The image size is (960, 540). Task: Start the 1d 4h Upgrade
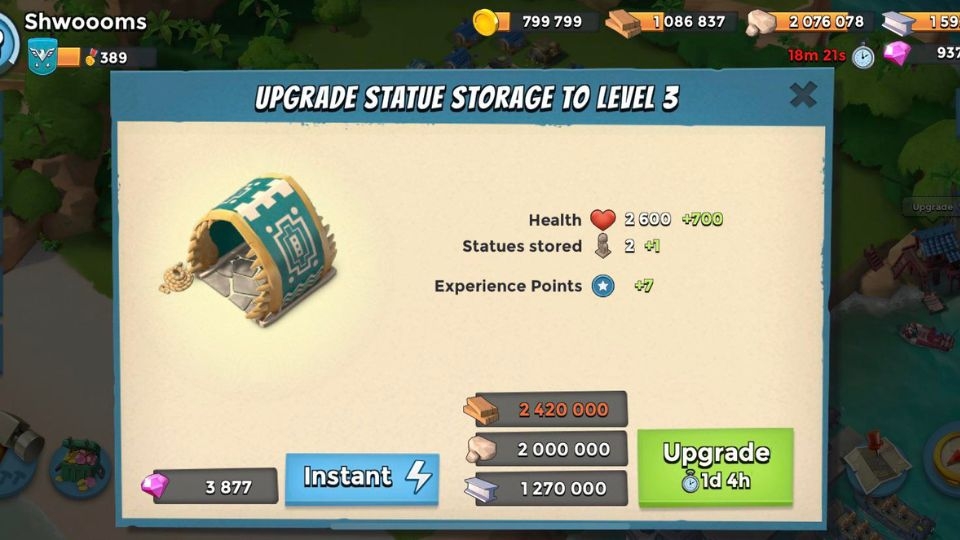pyautogui.click(x=715, y=466)
